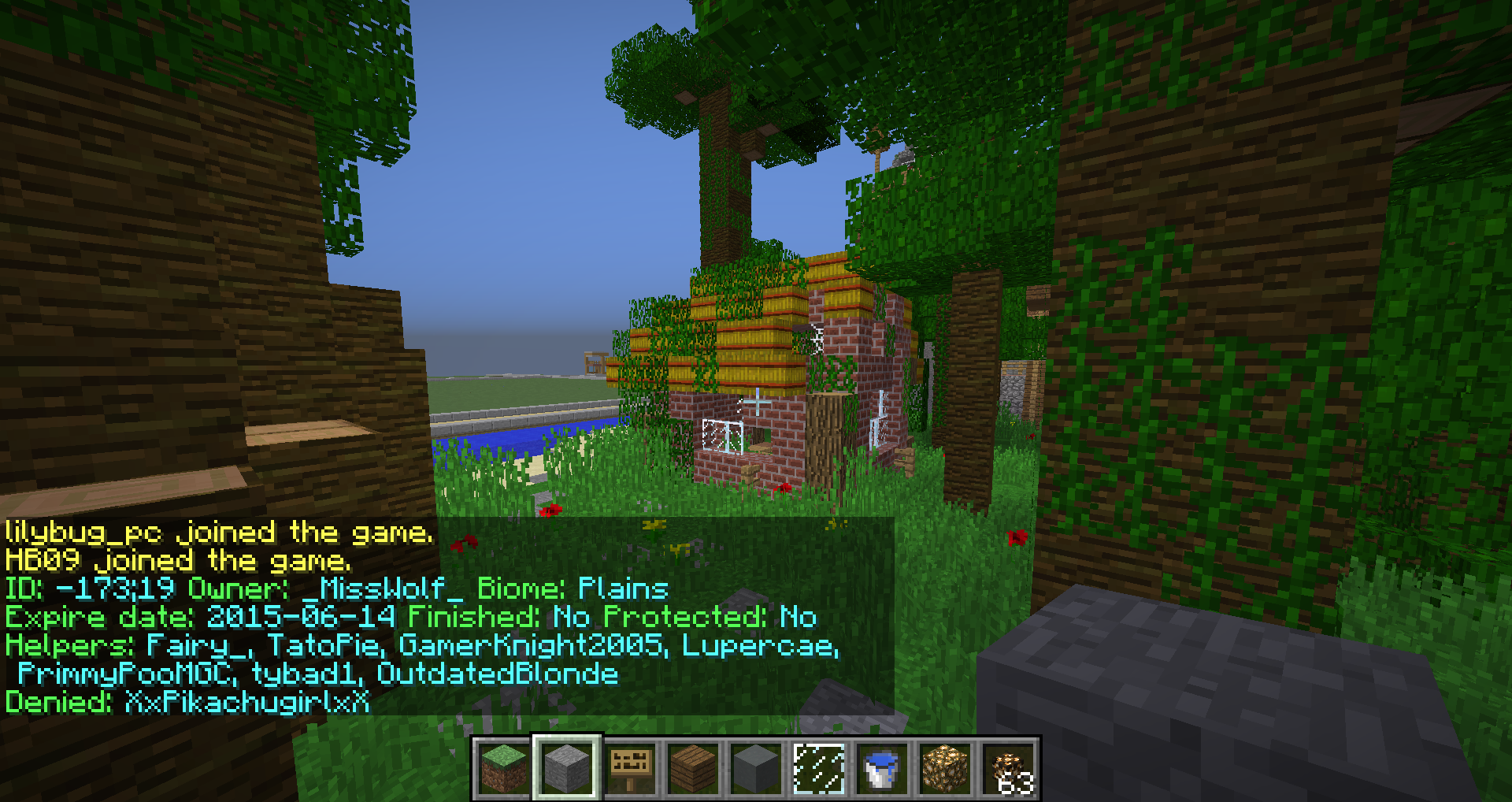Pick the full-size glowstone block slot
The image size is (1512, 802).
[945, 768]
